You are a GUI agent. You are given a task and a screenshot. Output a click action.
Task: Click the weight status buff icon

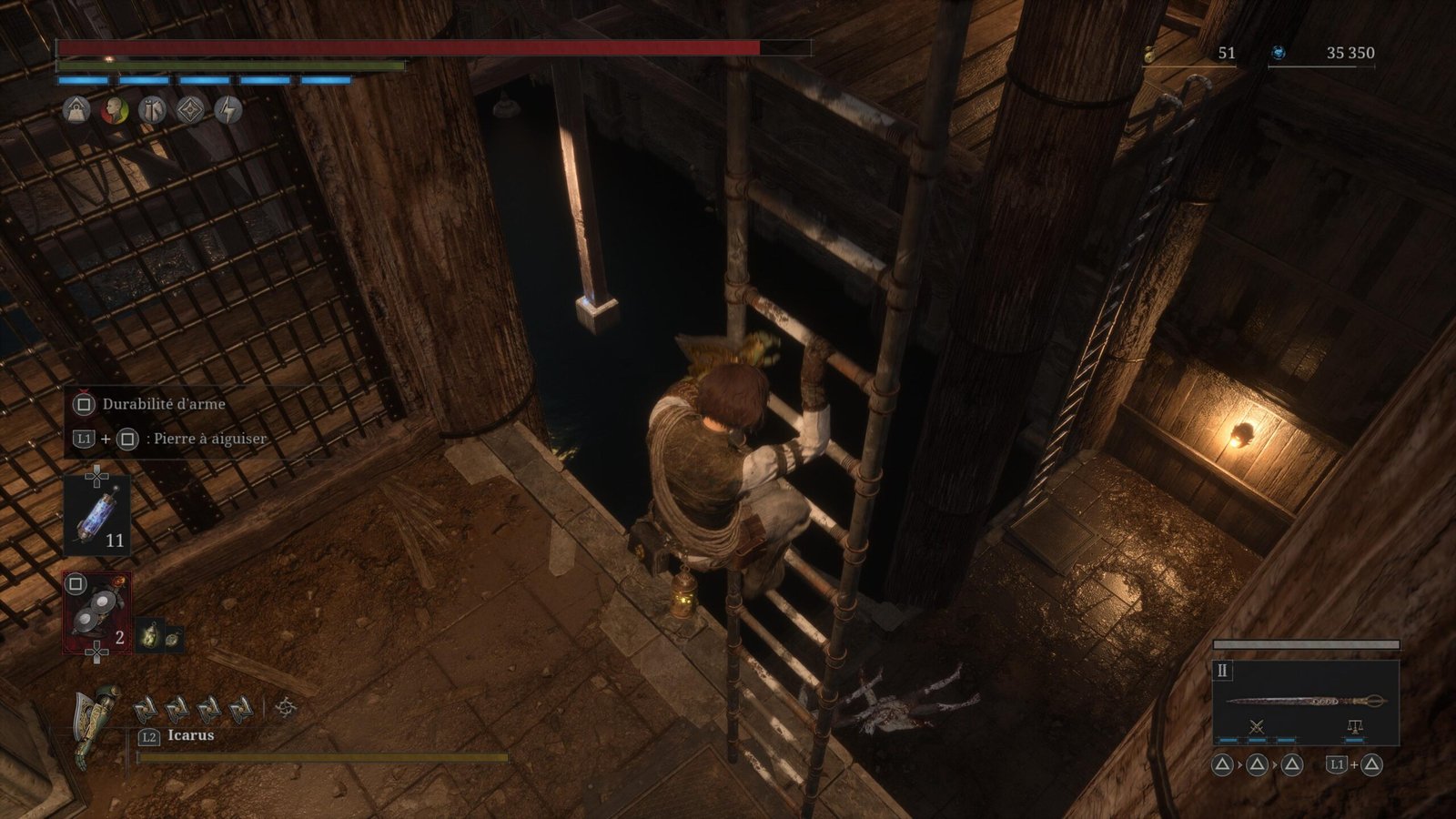coord(76,111)
